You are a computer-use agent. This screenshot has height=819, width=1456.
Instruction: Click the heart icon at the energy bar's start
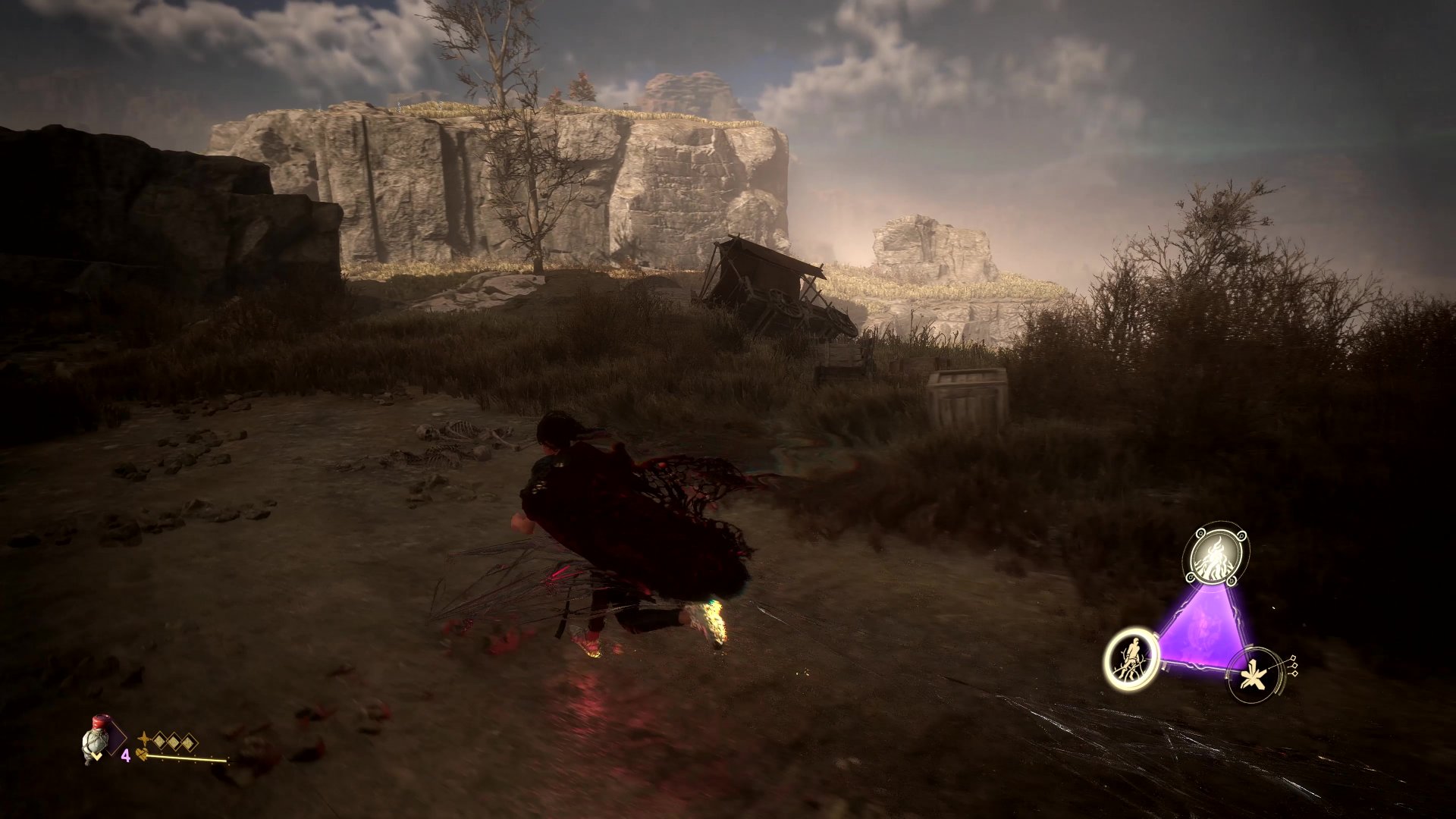click(142, 755)
